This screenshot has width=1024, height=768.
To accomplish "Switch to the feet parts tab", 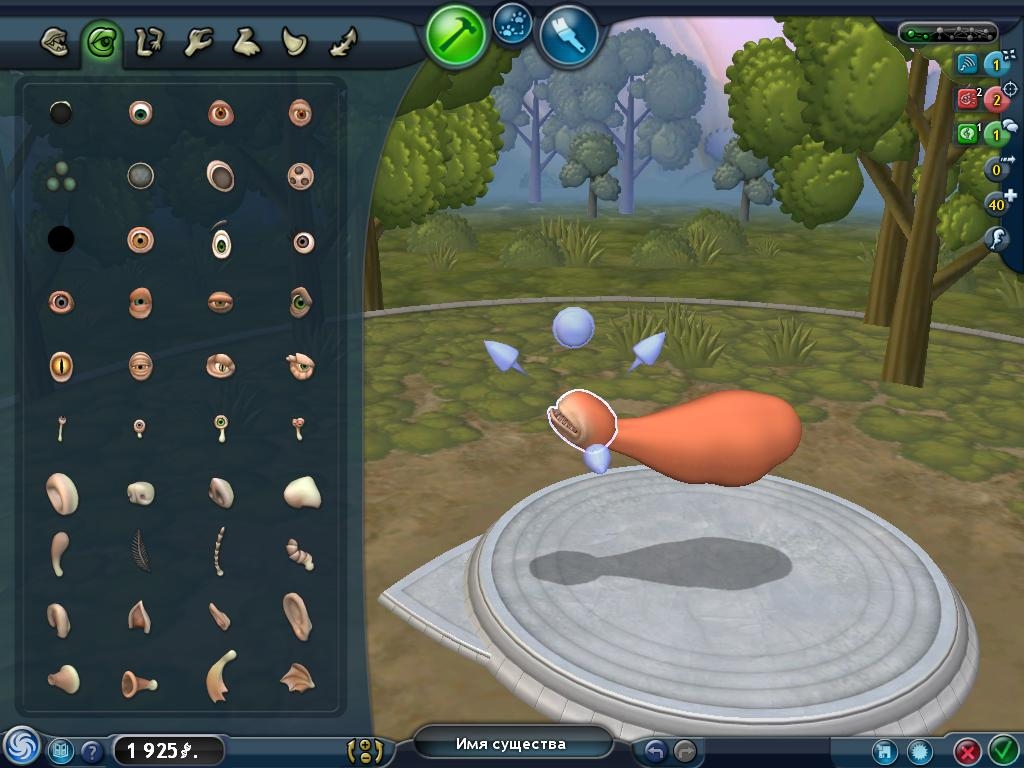I will click(246, 42).
